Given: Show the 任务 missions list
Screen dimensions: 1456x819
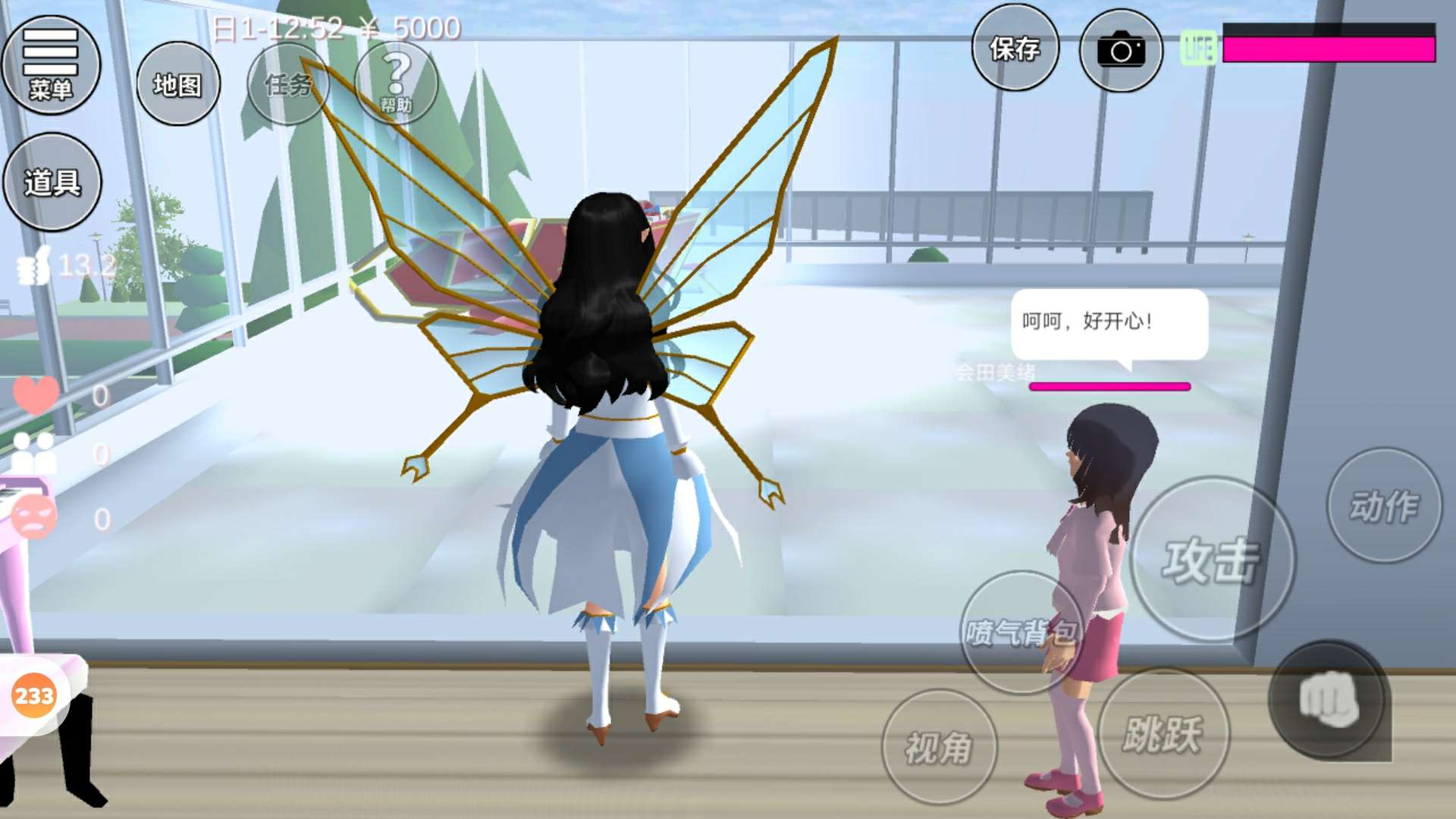Looking at the screenshot, I should (288, 84).
